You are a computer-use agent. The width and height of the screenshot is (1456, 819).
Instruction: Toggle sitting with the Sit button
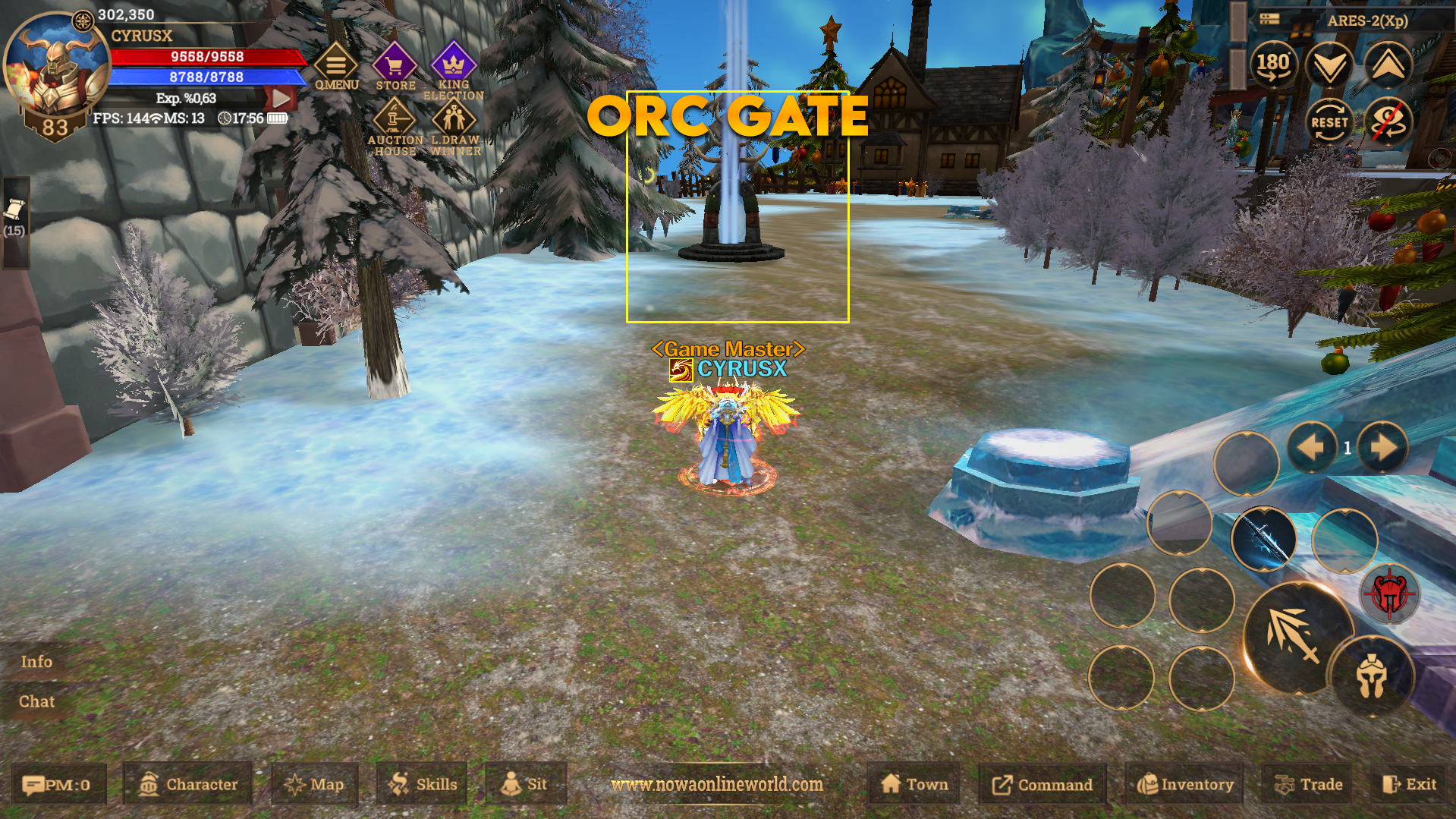(526, 784)
